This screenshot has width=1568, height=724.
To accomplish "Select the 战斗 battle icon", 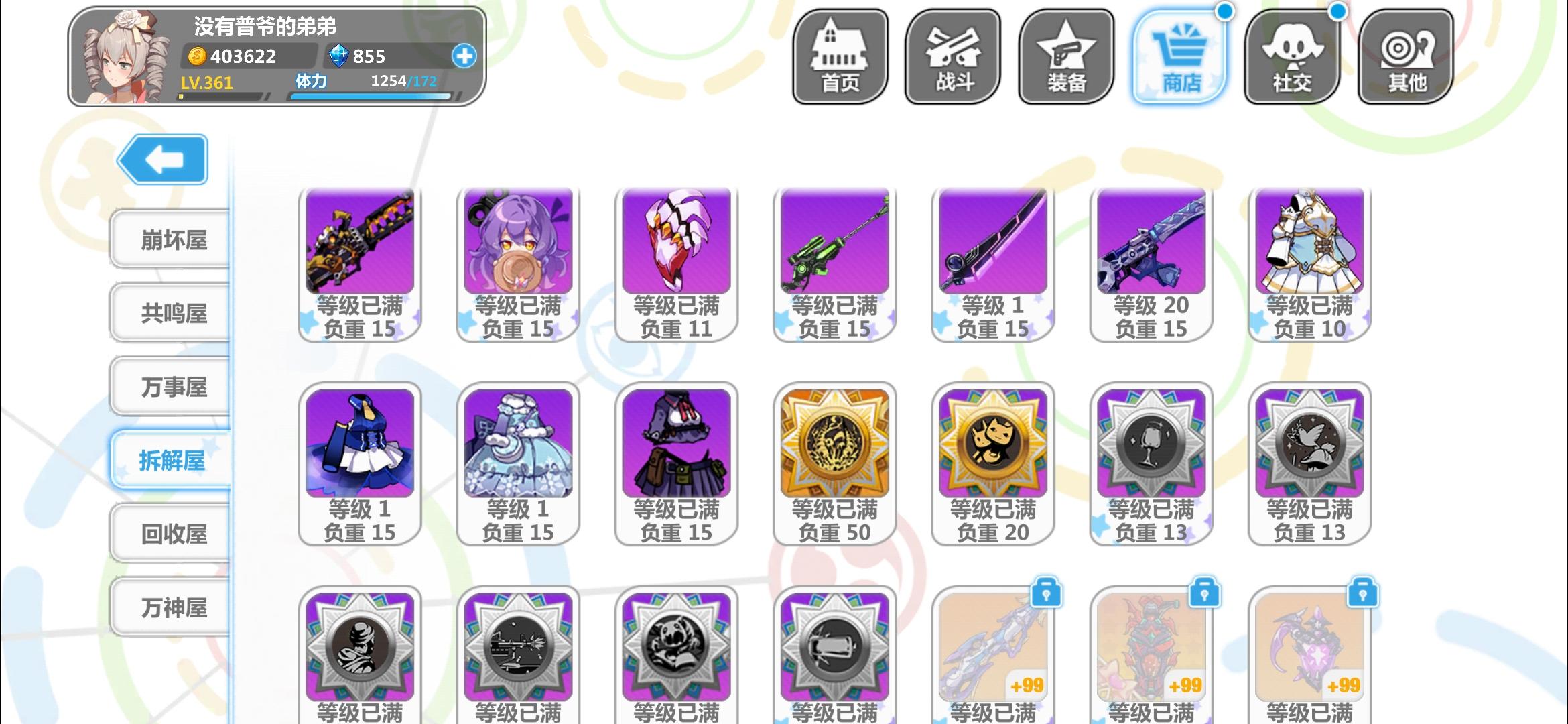I will [x=952, y=55].
